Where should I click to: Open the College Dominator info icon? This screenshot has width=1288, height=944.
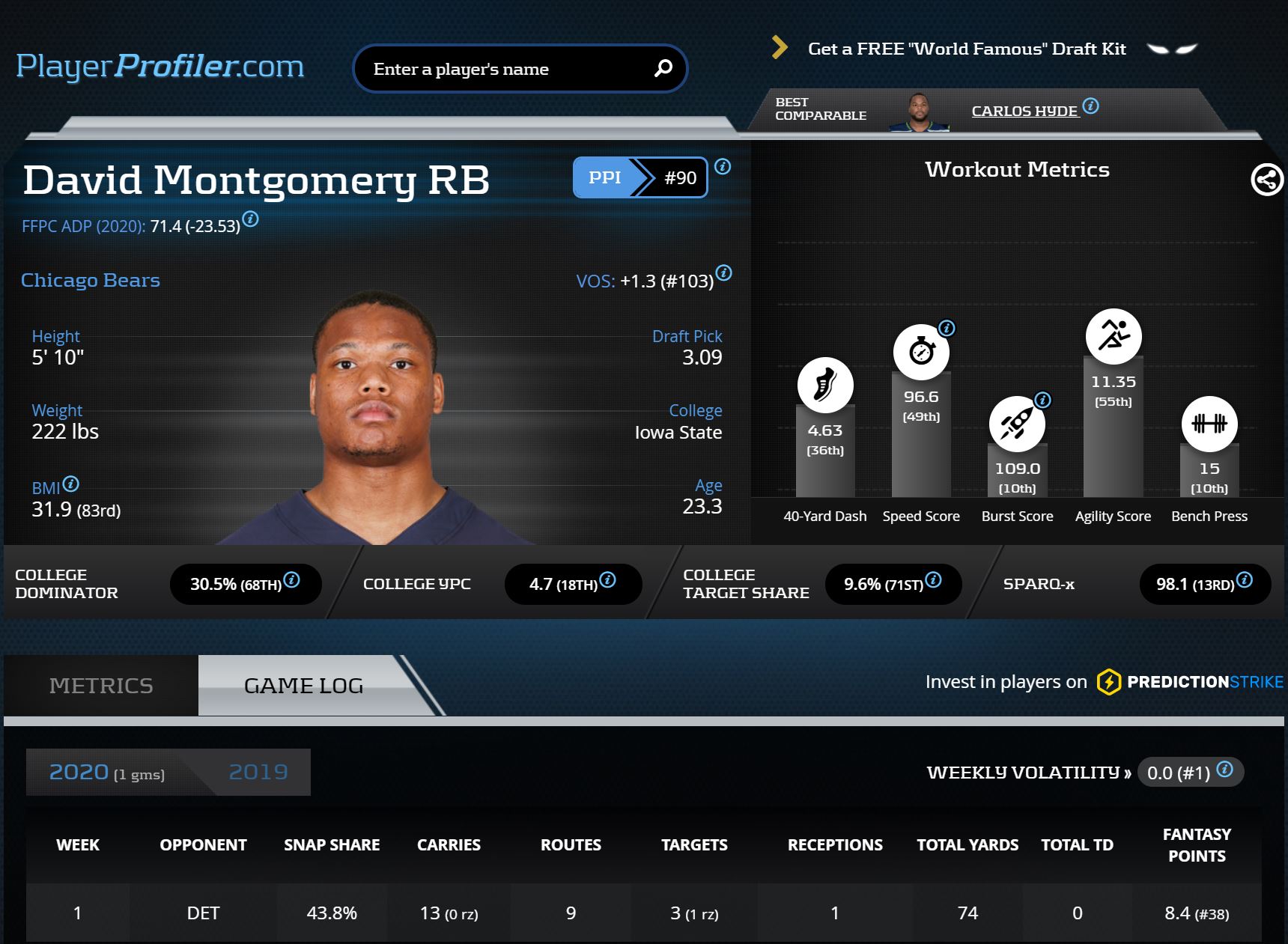click(292, 579)
